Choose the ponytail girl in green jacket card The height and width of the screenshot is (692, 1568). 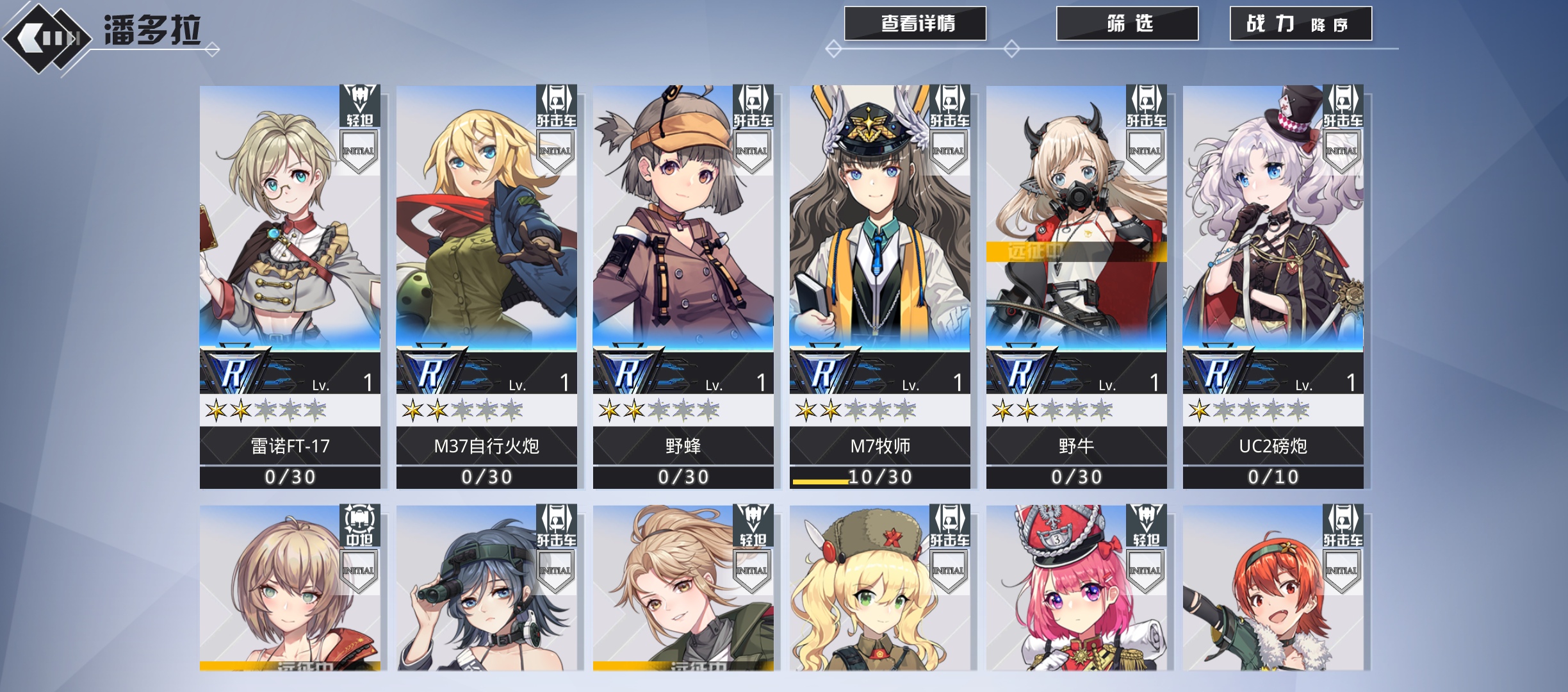(x=683, y=589)
